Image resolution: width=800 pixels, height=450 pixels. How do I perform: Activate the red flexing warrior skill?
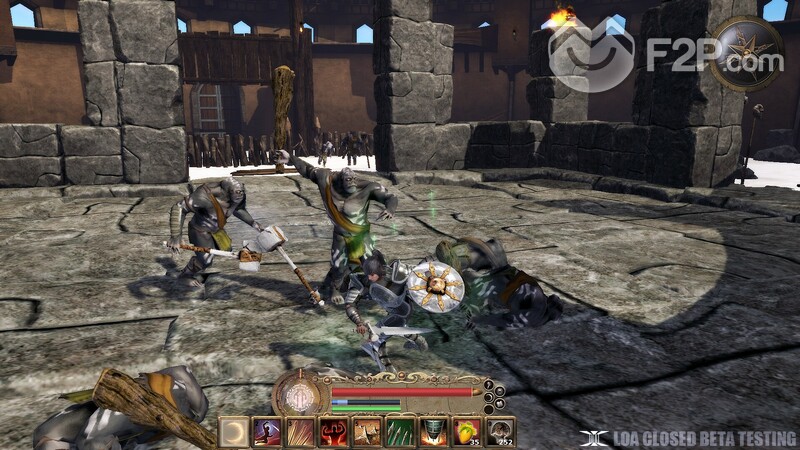coord(333,432)
